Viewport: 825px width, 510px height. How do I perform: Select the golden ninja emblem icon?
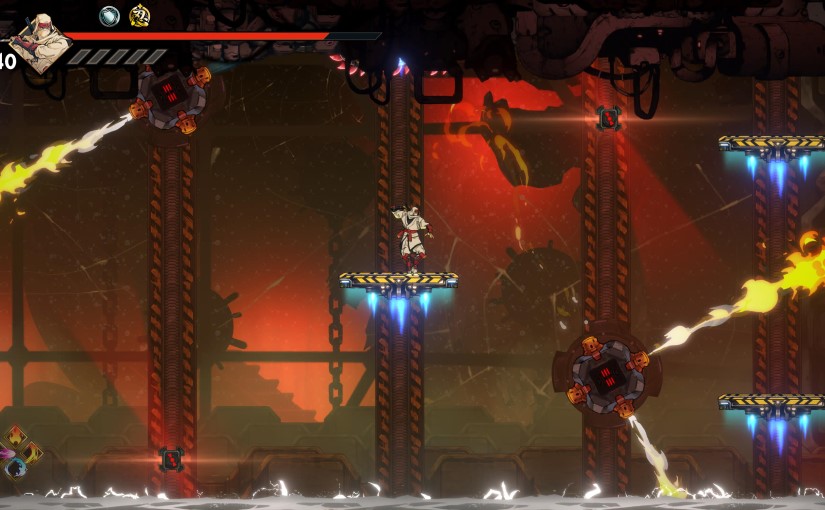(x=140, y=16)
